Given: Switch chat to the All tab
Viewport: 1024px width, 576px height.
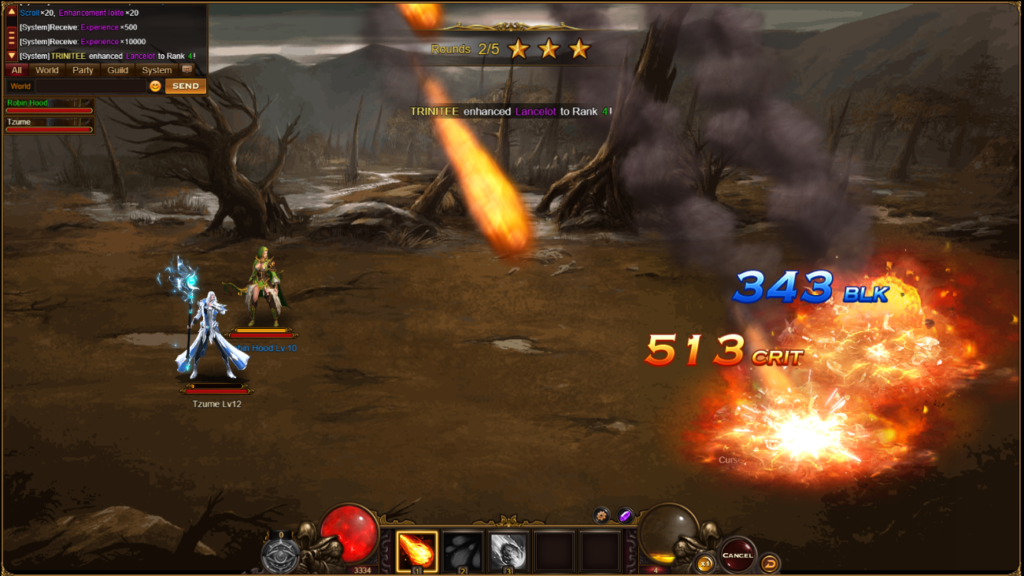Looking at the screenshot, I should [16, 70].
